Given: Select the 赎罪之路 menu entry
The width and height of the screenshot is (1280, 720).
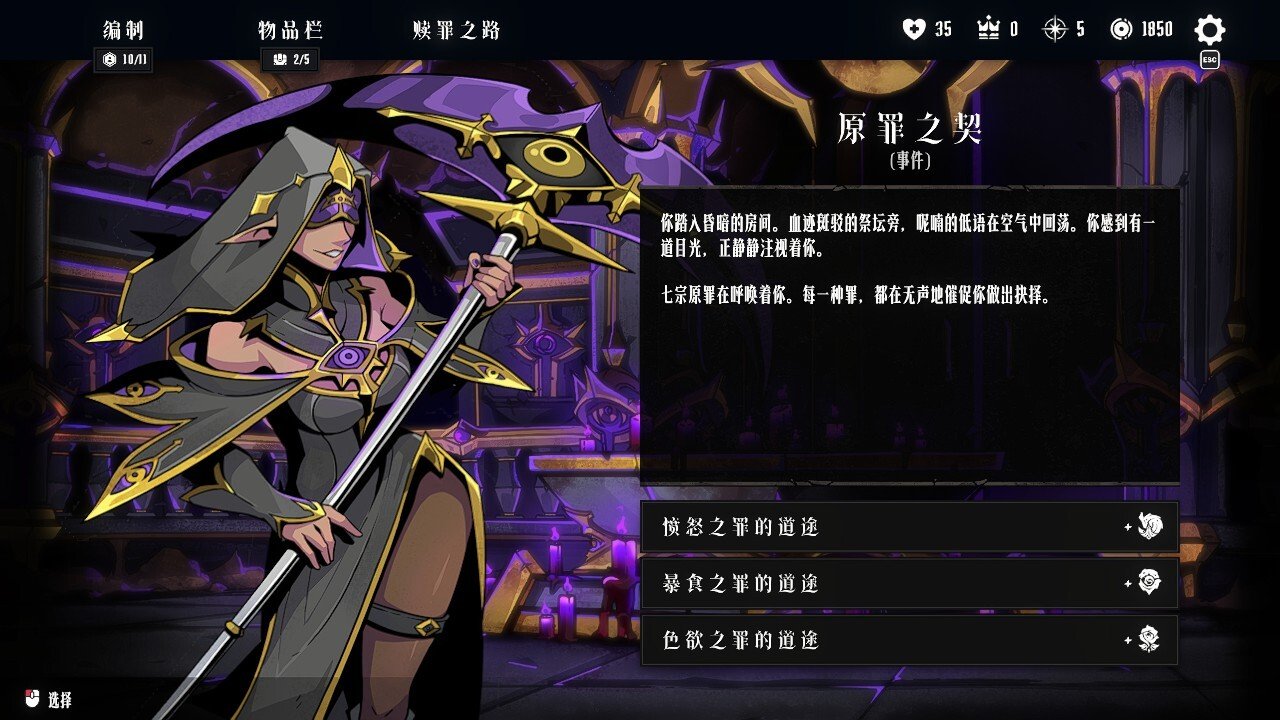Looking at the screenshot, I should (x=454, y=30).
